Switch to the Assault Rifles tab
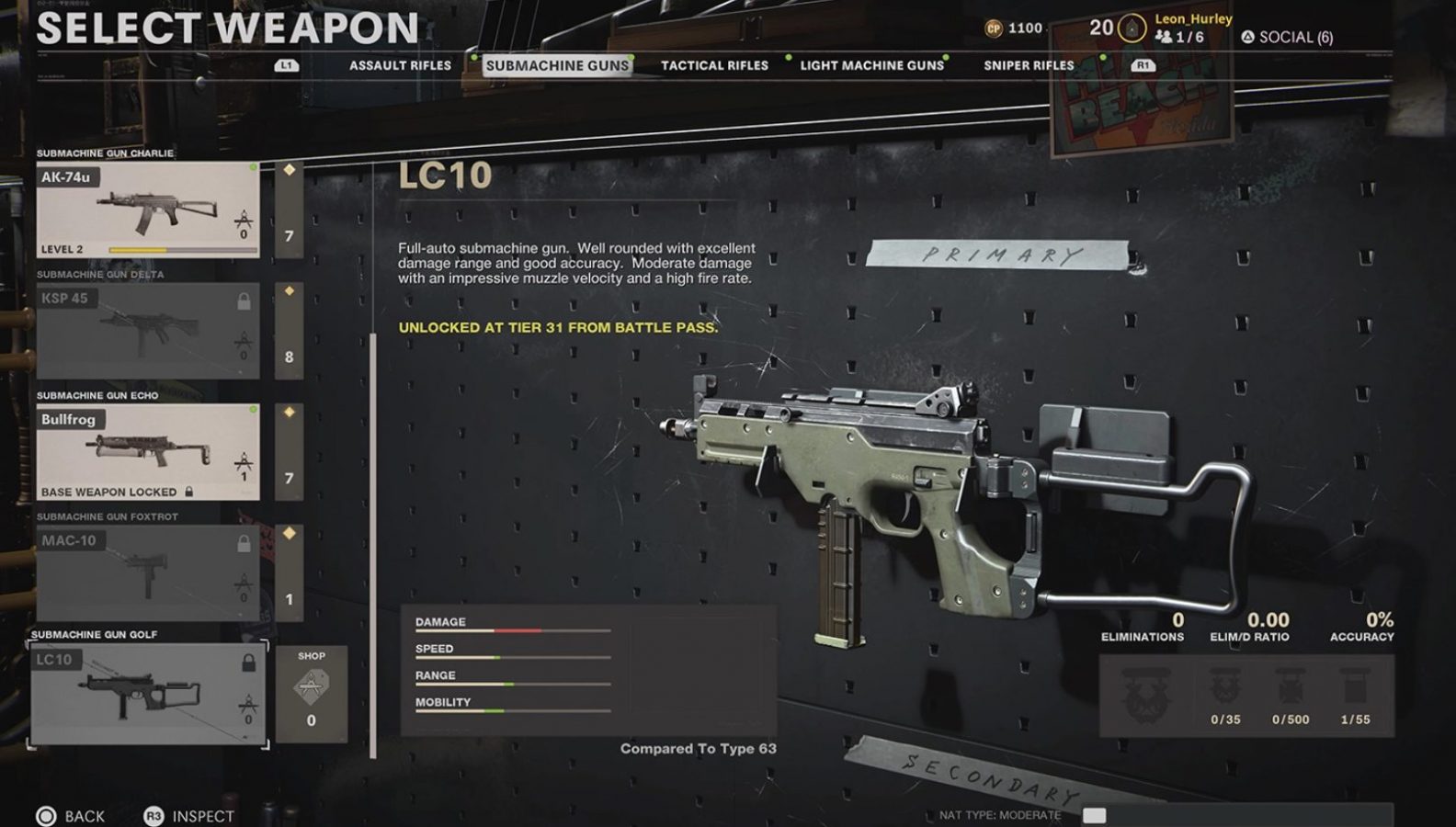 point(400,65)
